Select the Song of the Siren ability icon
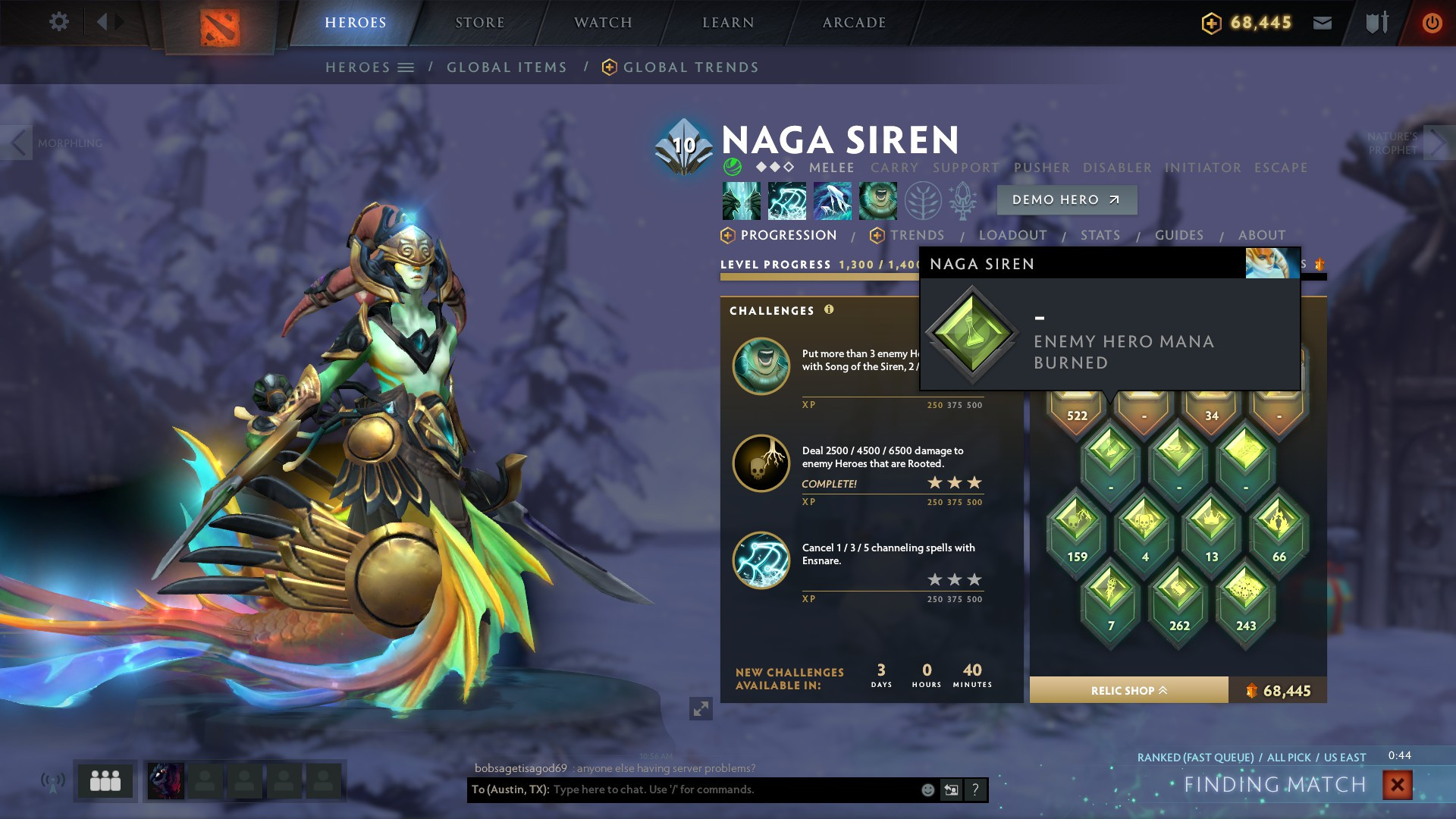The width and height of the screenshot is (1456, 819). click(878, 201)
